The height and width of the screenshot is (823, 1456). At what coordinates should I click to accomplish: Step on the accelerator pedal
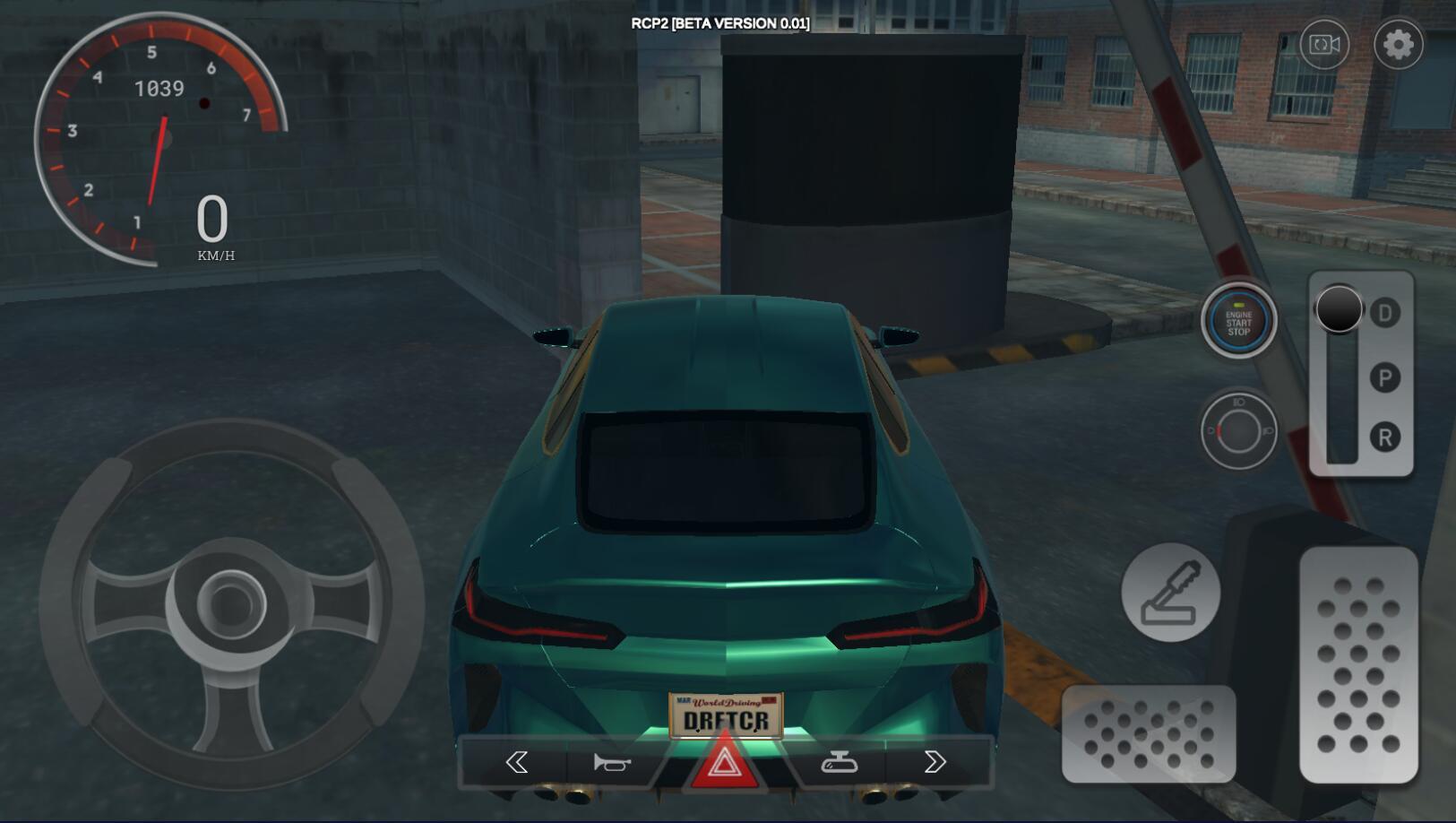pyautogui.click(x=1358, y=664)
